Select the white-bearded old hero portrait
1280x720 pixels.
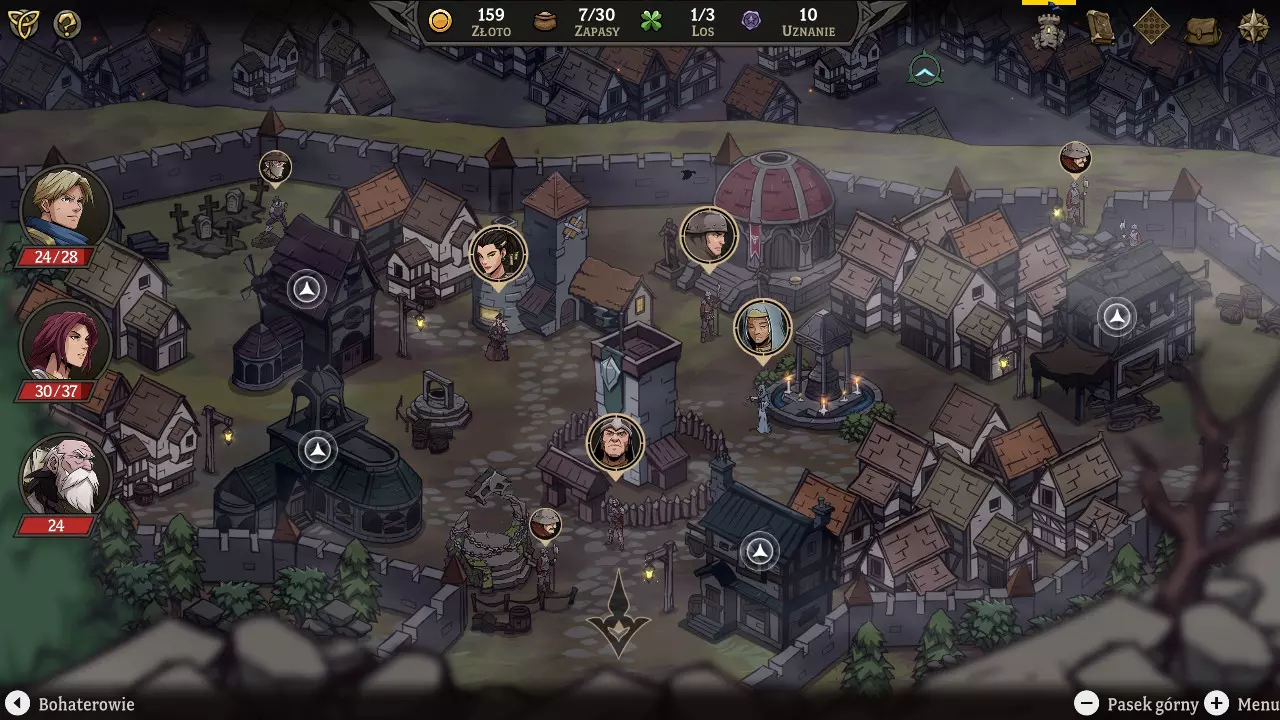[65, 476]
